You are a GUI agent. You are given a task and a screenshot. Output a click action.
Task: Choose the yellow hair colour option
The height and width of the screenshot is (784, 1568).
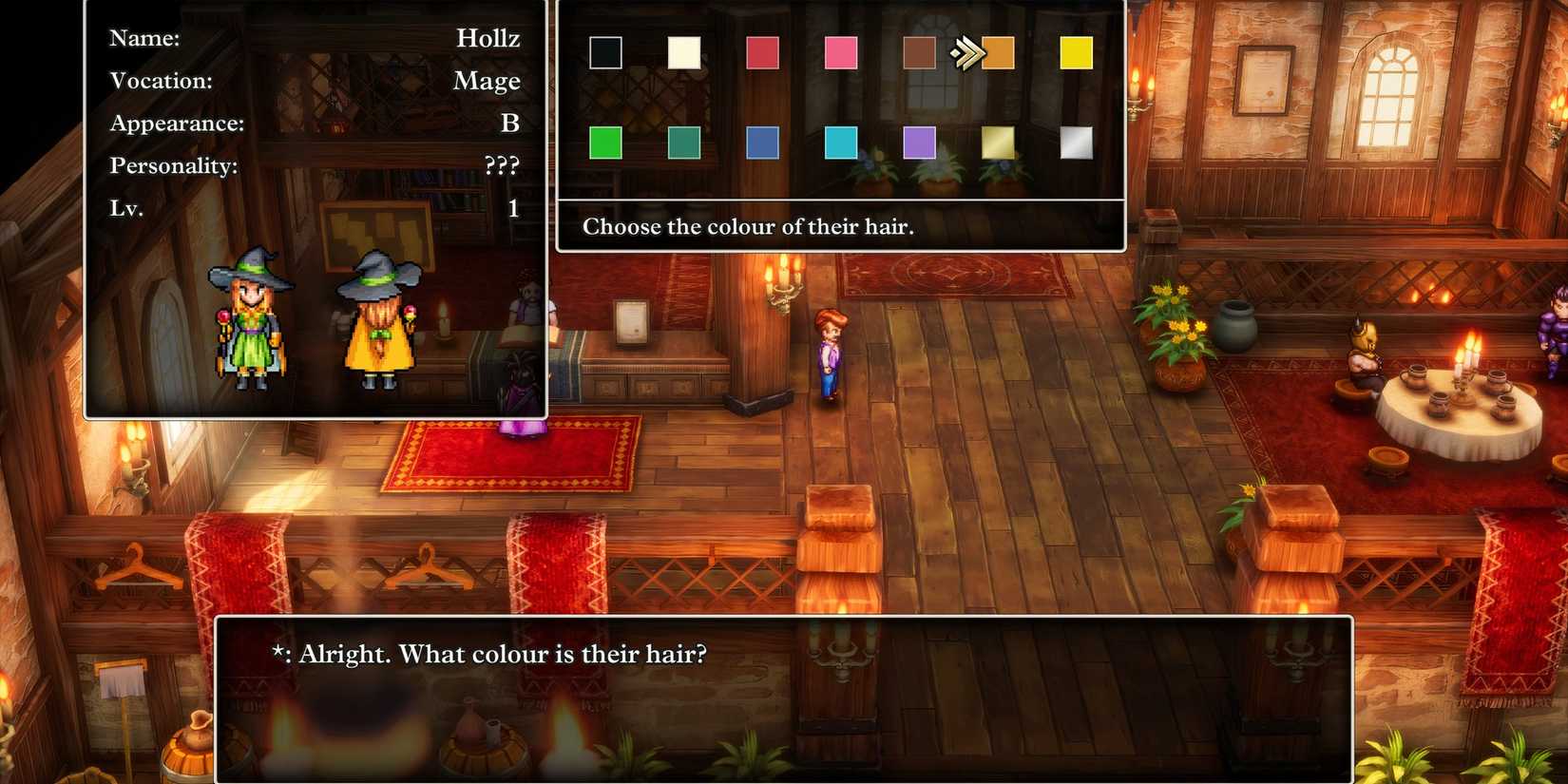point(1077,54)
